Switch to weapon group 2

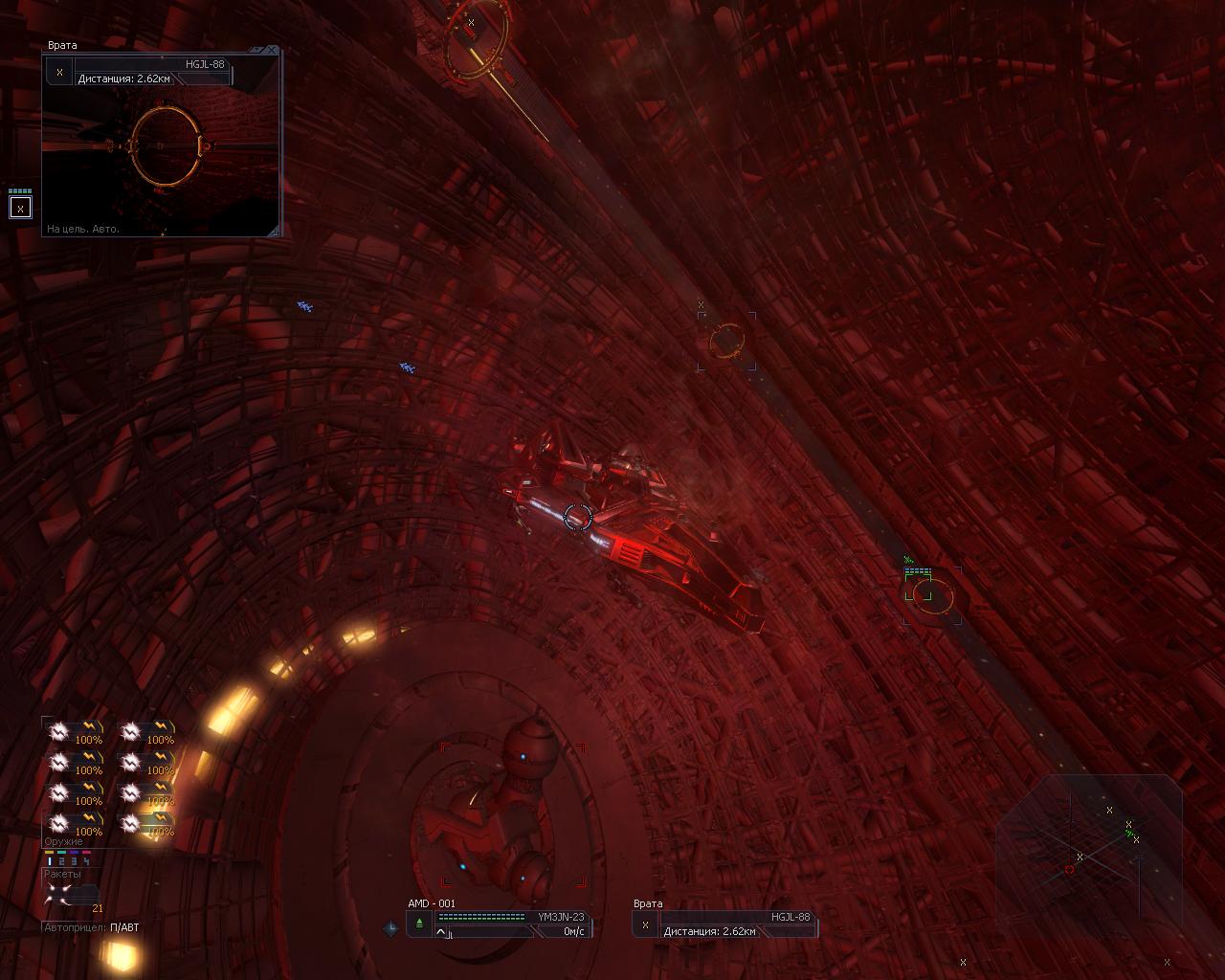click(x=62, y=861)
